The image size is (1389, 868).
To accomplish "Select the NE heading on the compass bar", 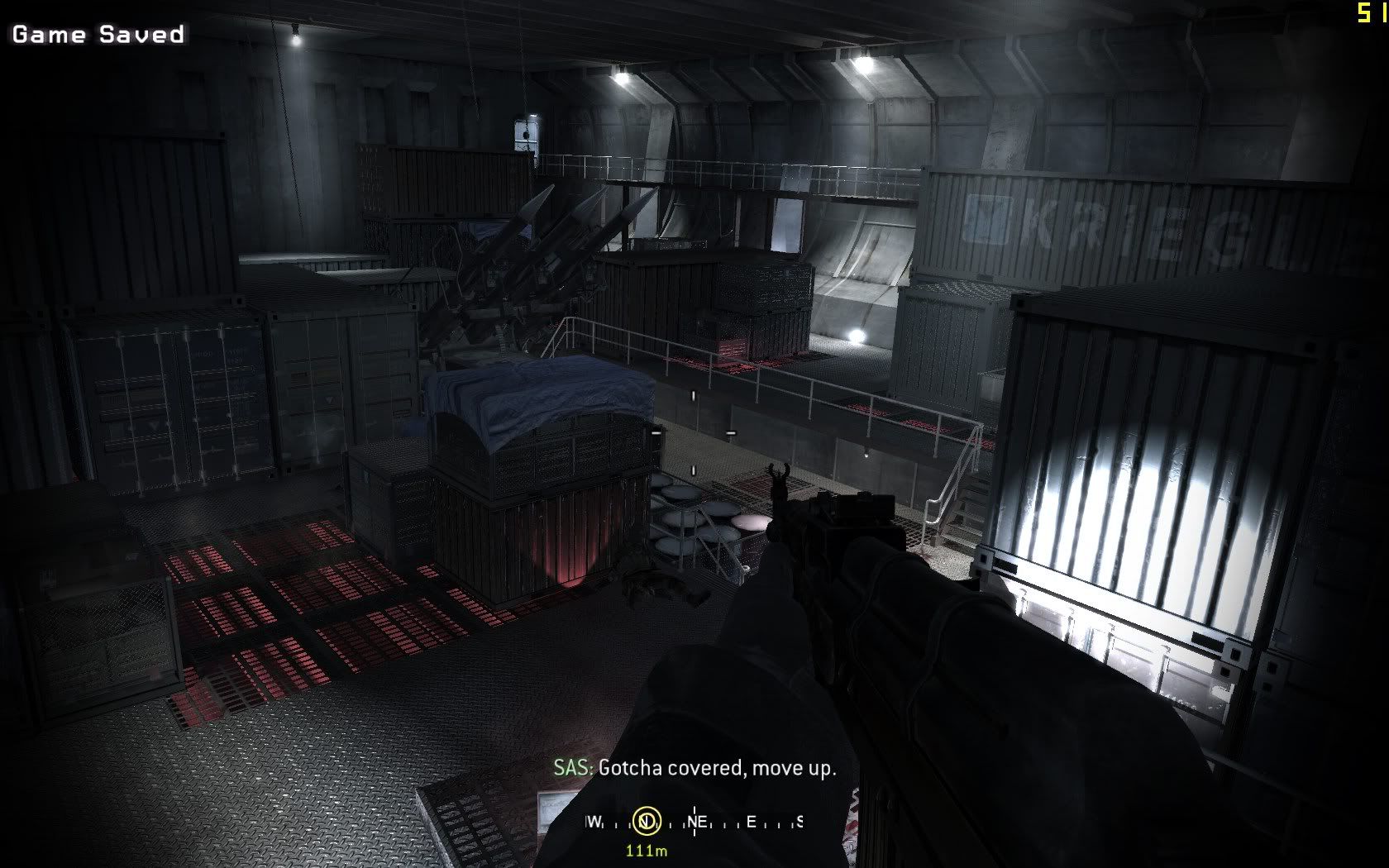I will [697, 822].
